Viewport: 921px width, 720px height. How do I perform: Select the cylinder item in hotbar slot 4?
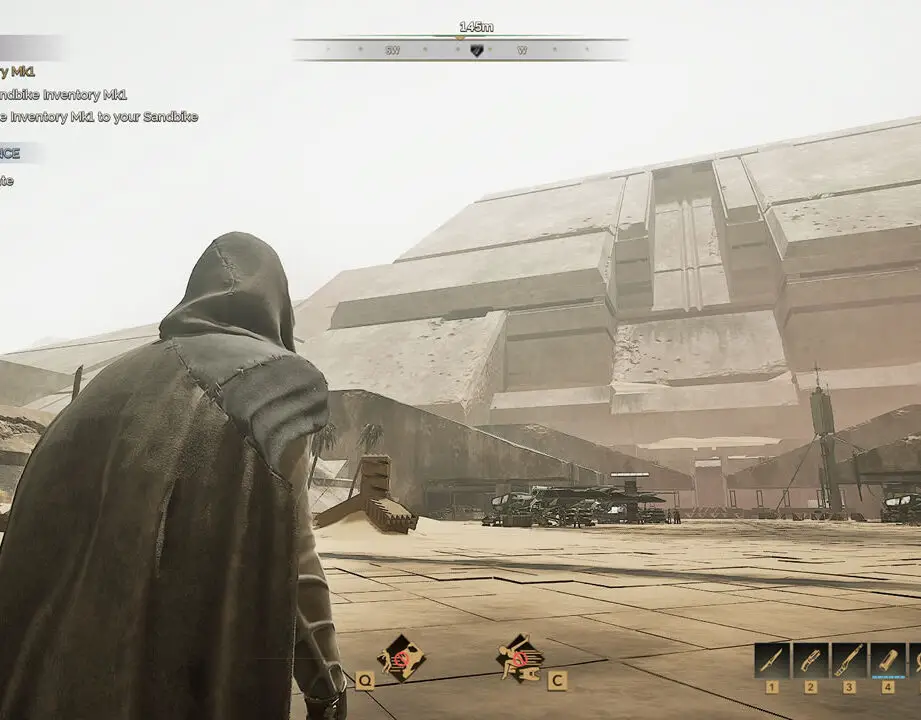(888, 660)
